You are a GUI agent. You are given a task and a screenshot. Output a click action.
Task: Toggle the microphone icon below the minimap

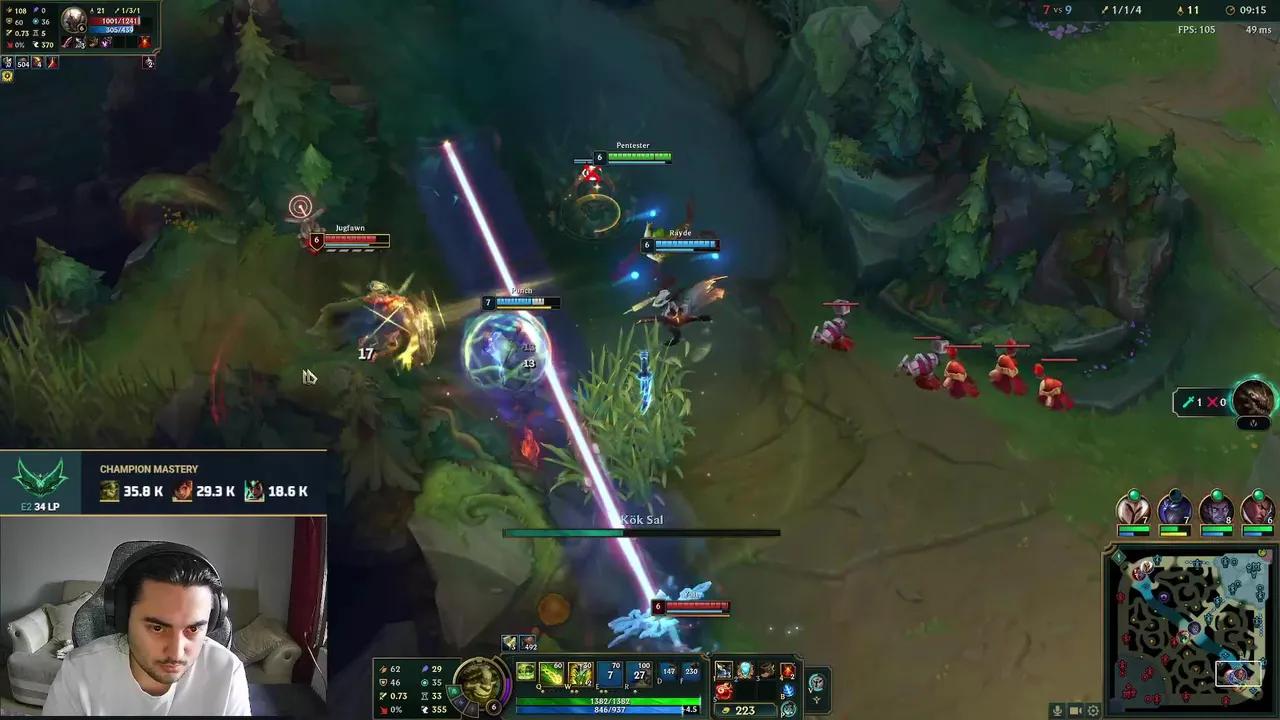tap(1057, 710)
